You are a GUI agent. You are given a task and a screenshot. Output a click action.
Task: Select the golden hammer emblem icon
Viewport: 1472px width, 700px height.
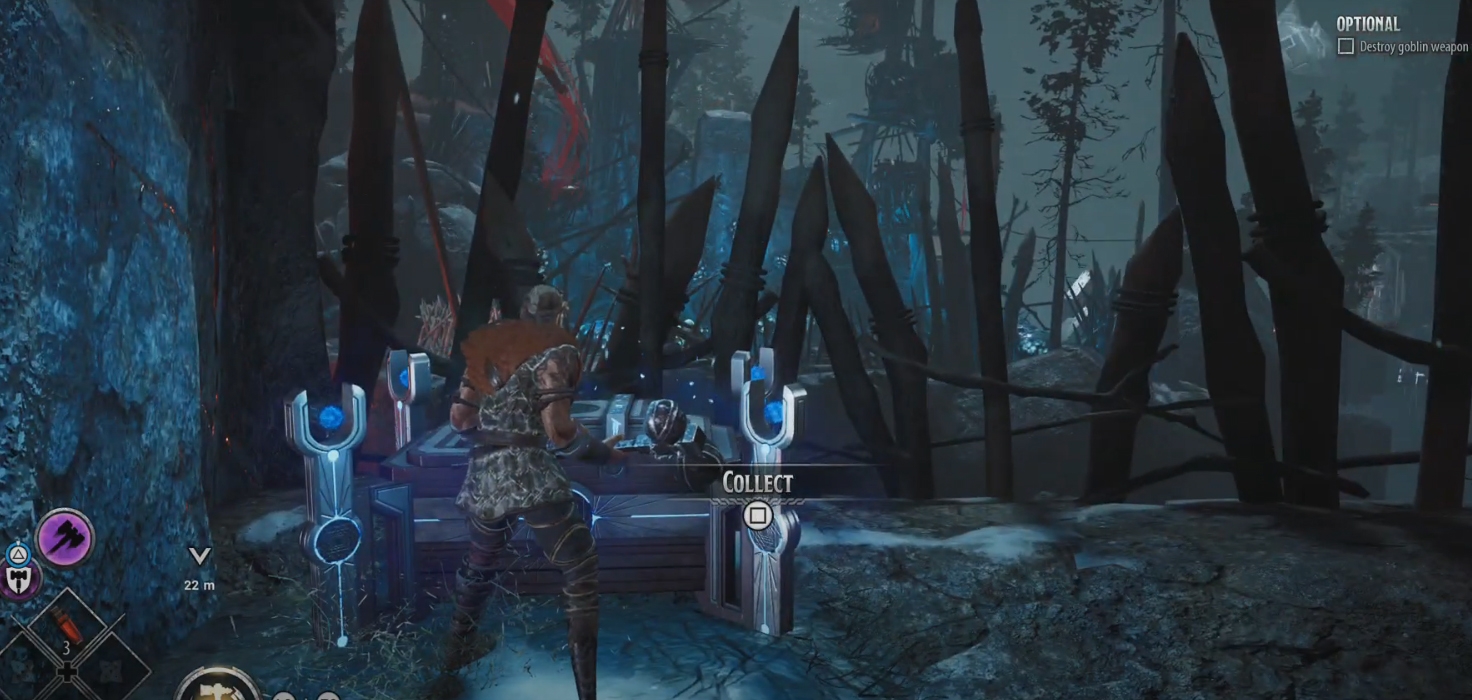[x=218, y=688]
